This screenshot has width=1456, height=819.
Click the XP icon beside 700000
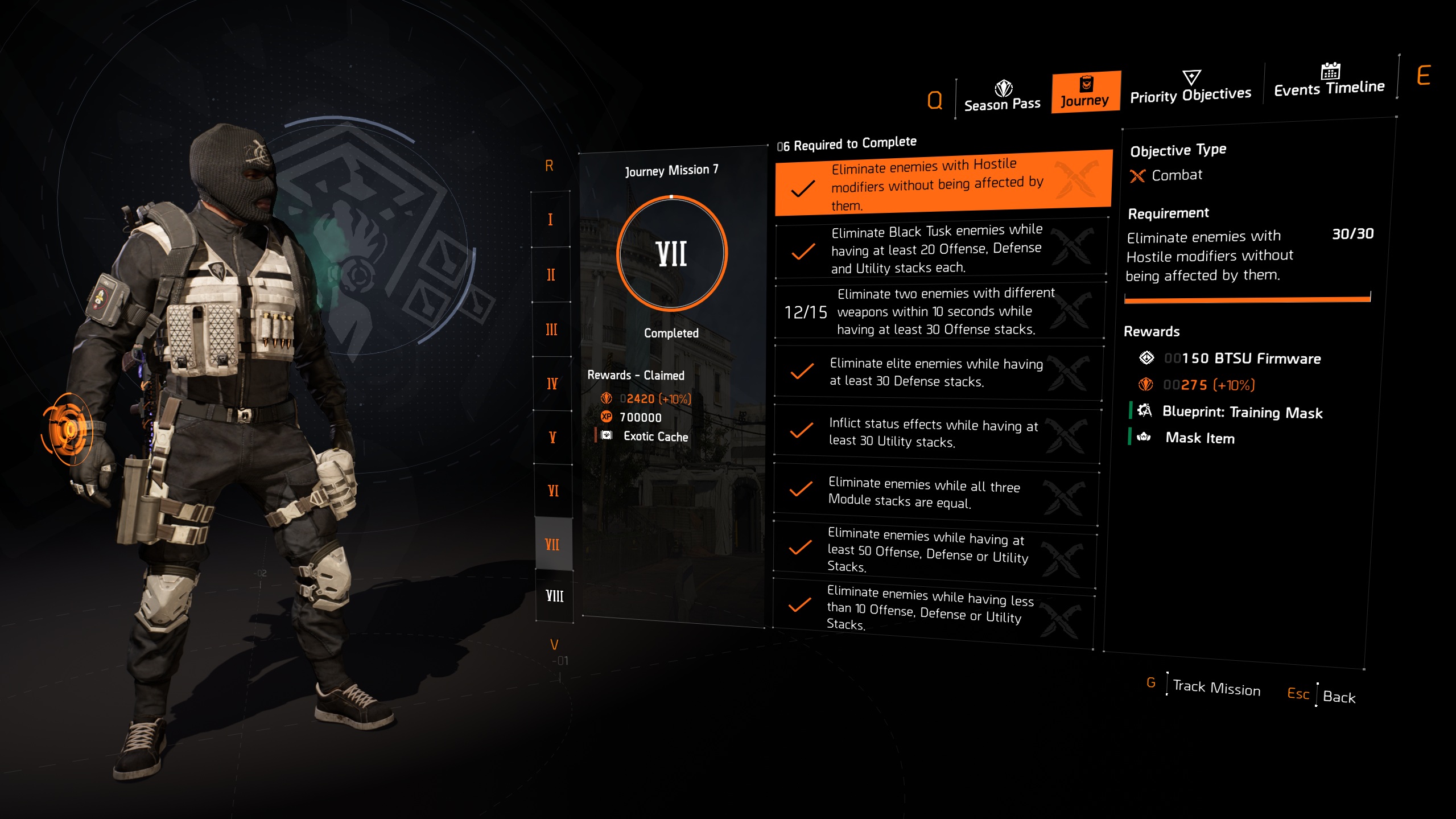(605, 417)
